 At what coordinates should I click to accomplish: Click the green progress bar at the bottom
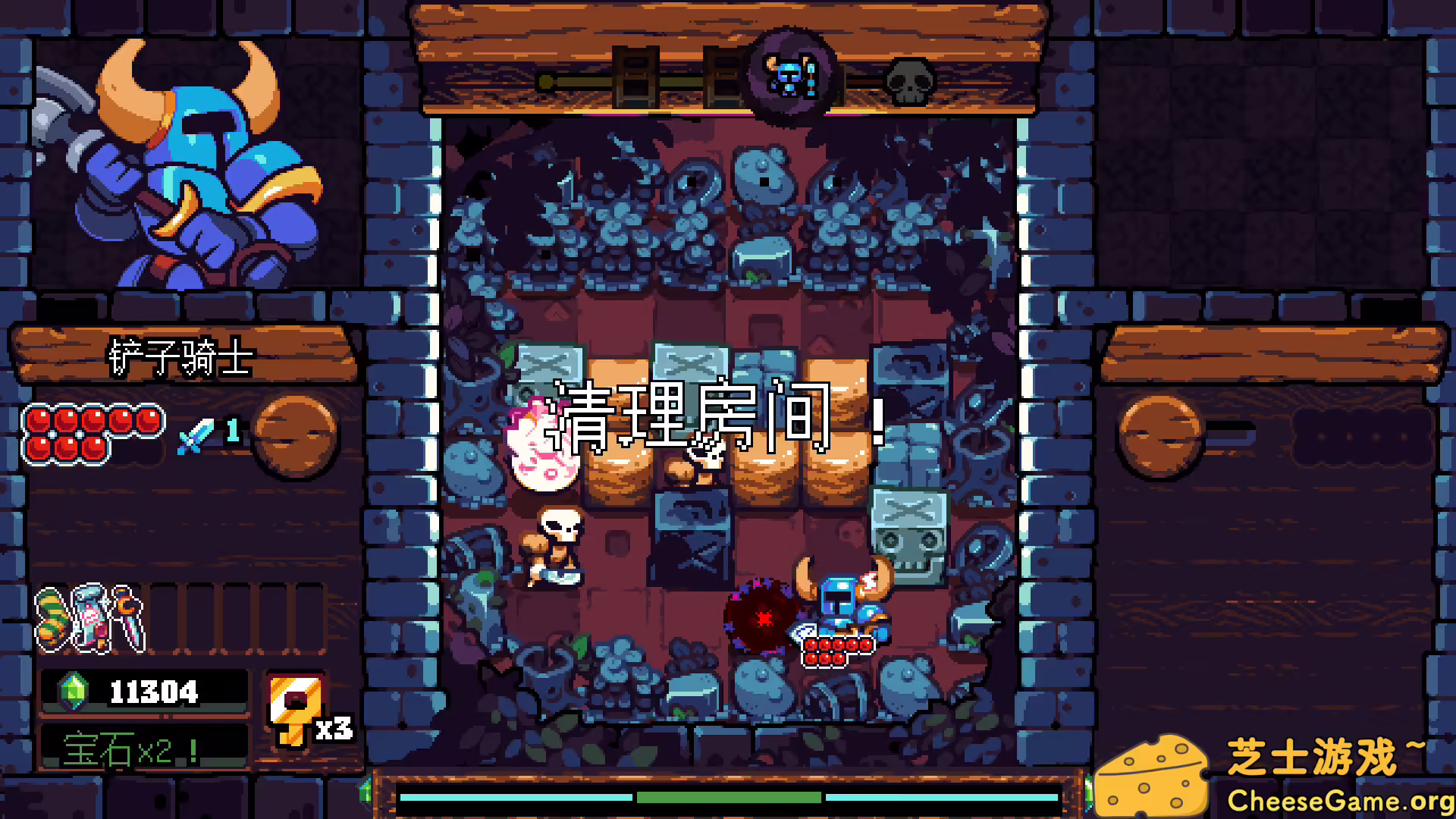click(728, 798)
